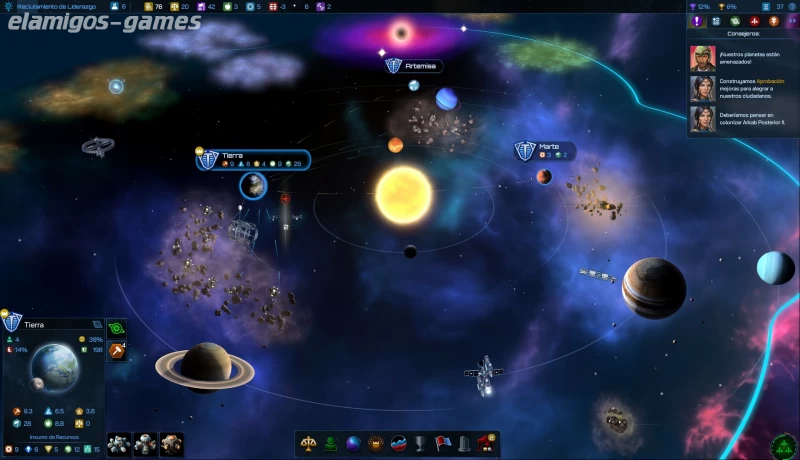Switch to the exclamation mark advisors tab

(x=697, y=21)
